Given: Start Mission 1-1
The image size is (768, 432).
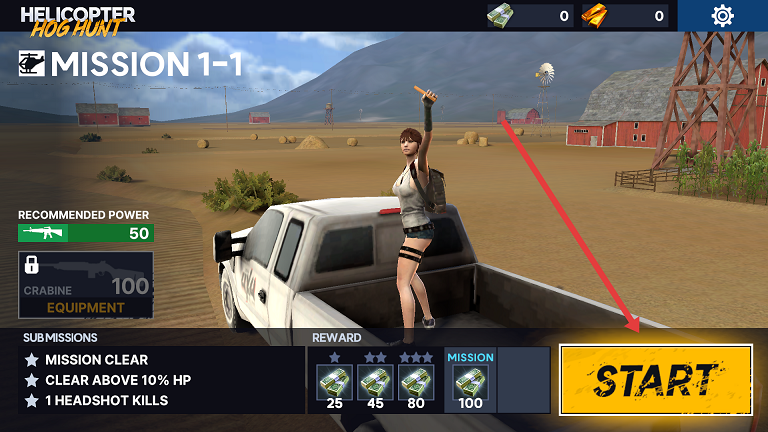Looking at the screenshot, I should 655,379.
